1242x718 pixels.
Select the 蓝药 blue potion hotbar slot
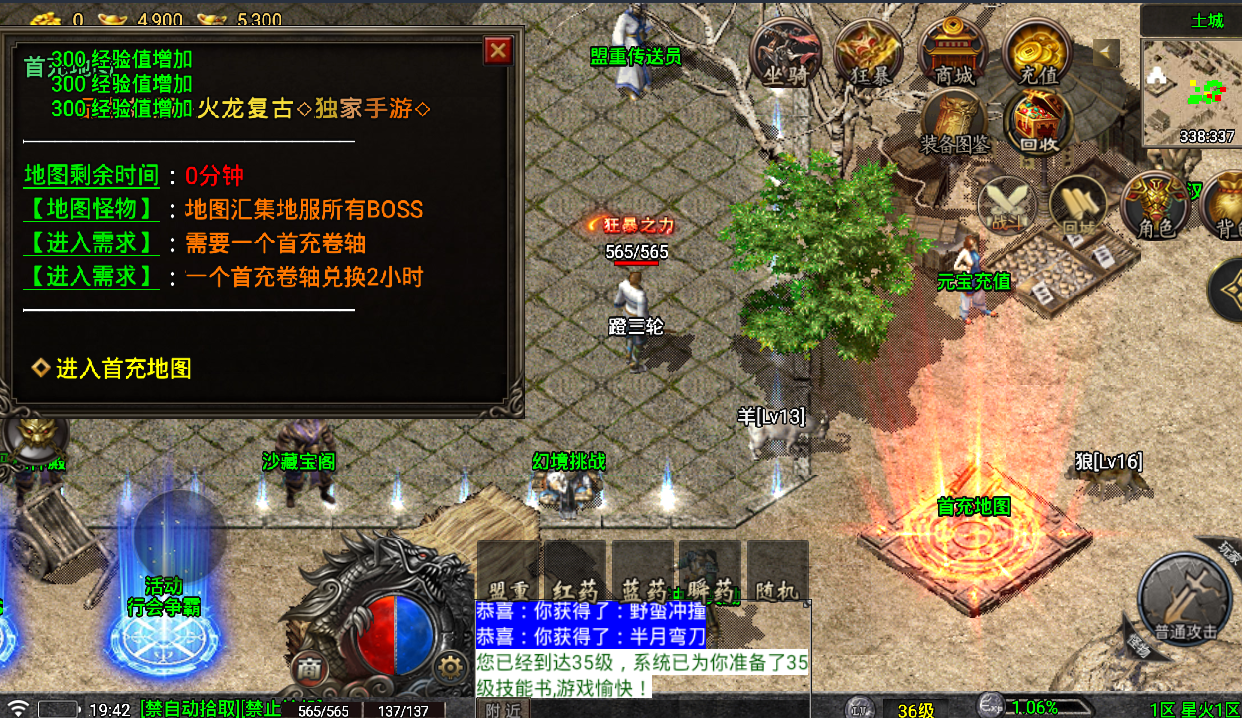point(642,573)
